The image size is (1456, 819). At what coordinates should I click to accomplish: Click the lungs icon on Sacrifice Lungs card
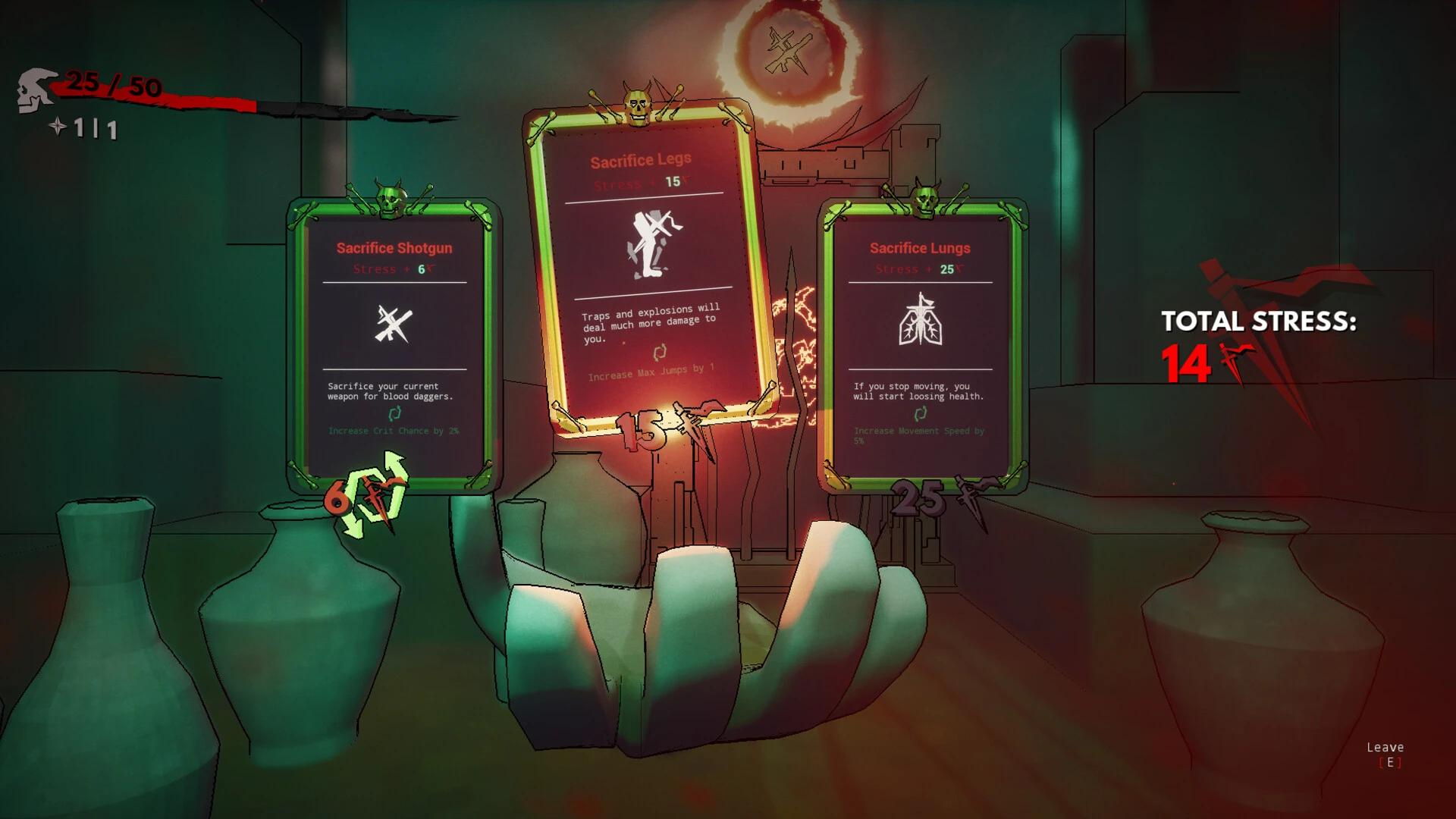coord(919,326)
